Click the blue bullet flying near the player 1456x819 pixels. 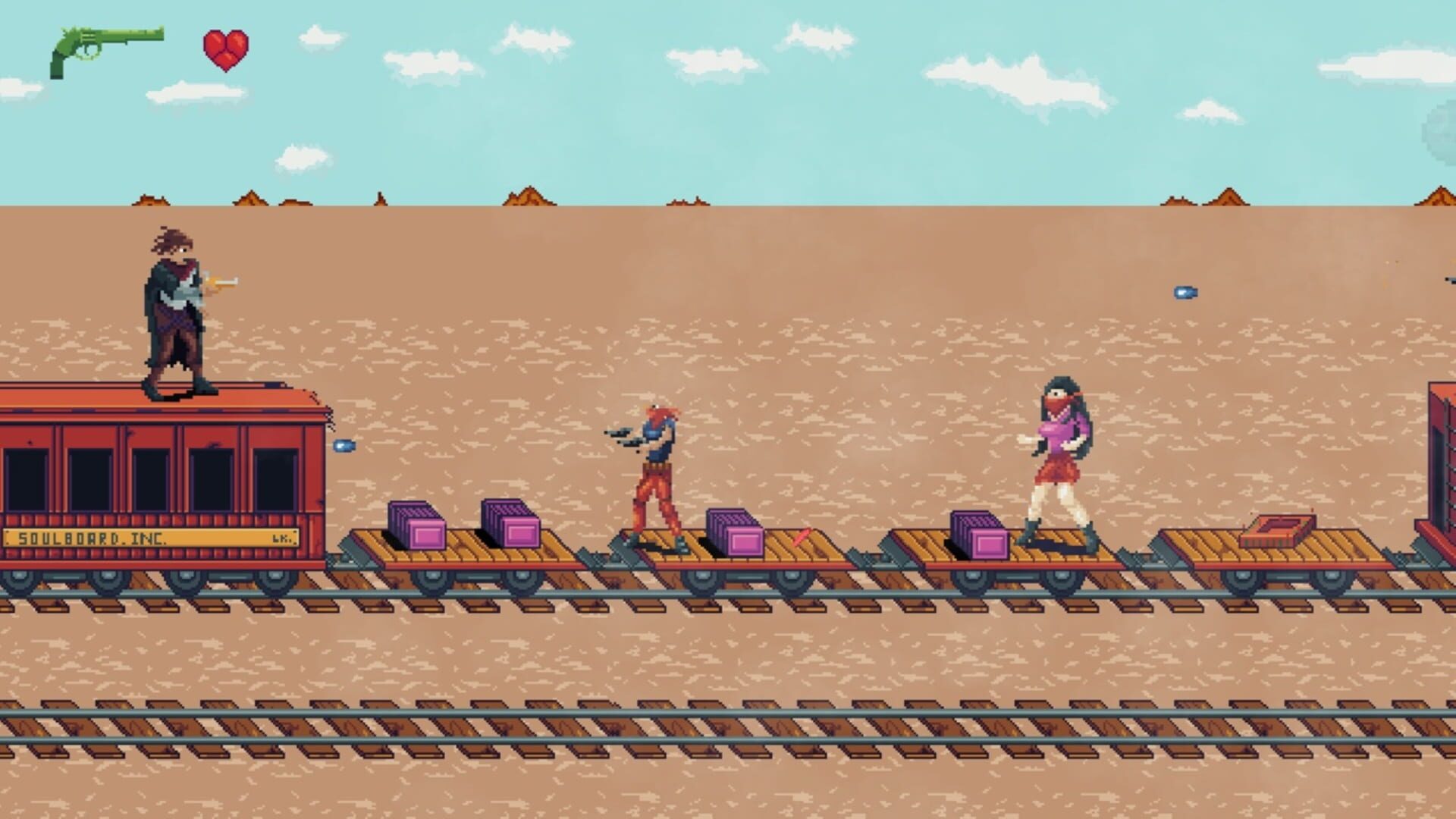[347, 447]
